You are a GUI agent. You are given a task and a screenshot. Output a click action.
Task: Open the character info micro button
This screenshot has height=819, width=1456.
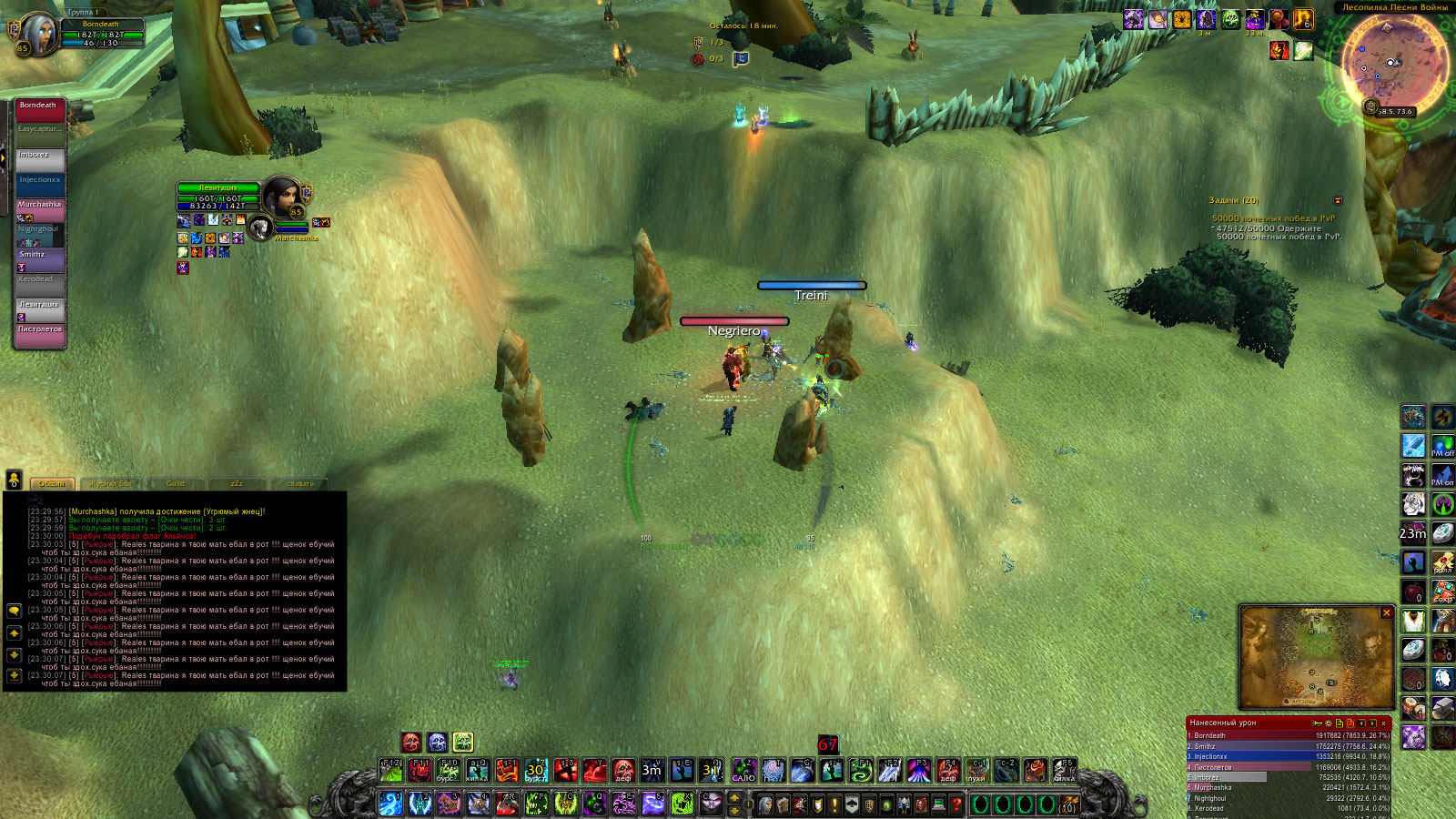click(x=766, y=804)
